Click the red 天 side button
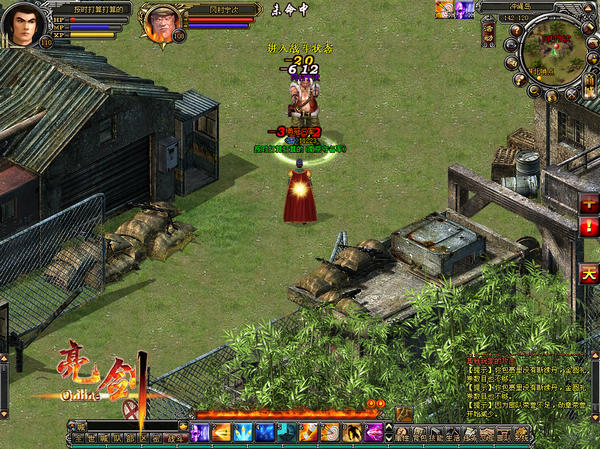Screen dimensions: 600x449 tap(589, 273)
